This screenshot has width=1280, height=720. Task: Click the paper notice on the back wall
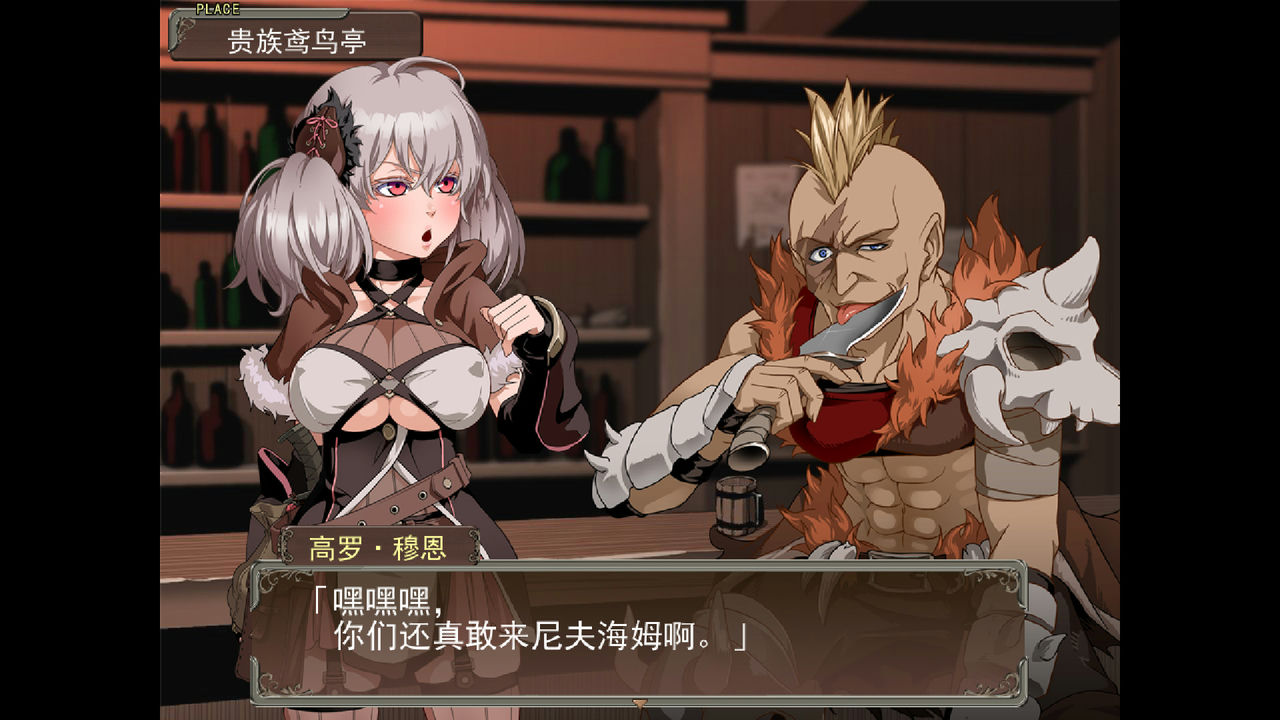(x=762, y=190)
